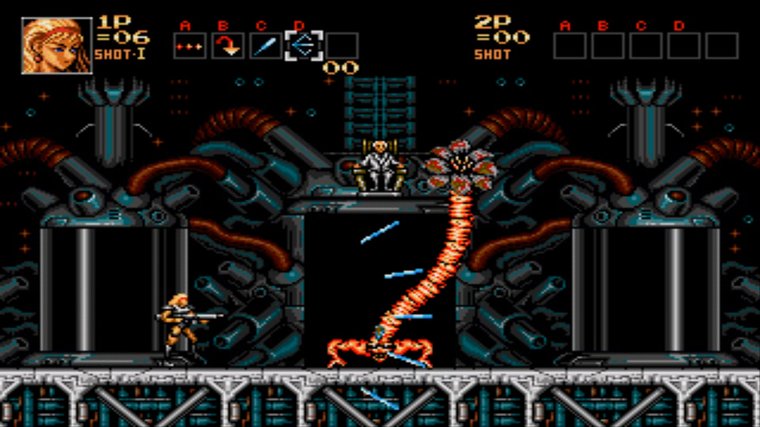760x427 pixels.
Task: Pick the highlighted weapon slot D
Action: pyautogui.click(x=302, y=45)
